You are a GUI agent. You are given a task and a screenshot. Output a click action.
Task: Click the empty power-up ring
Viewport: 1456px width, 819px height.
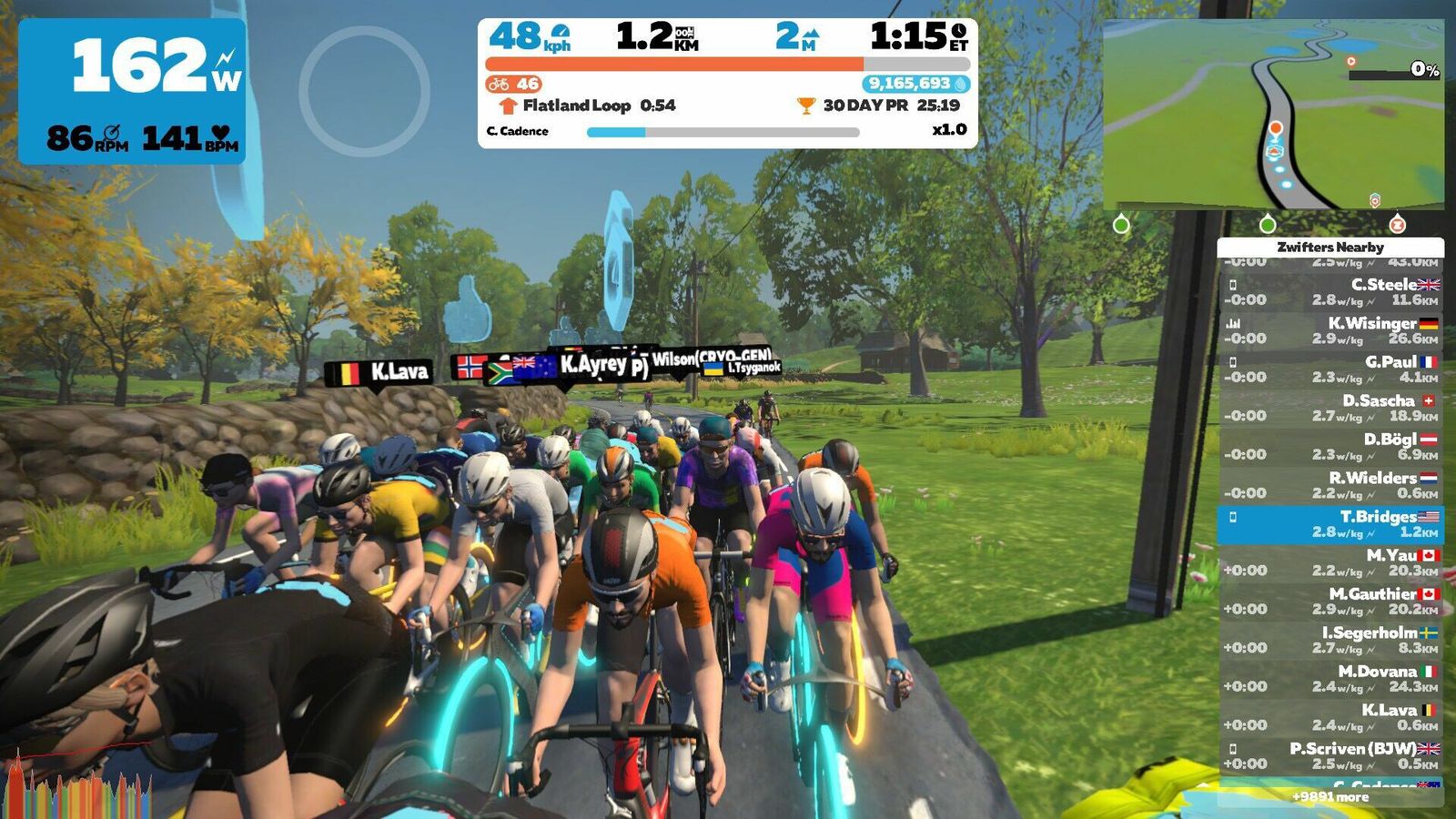(364, 91)
